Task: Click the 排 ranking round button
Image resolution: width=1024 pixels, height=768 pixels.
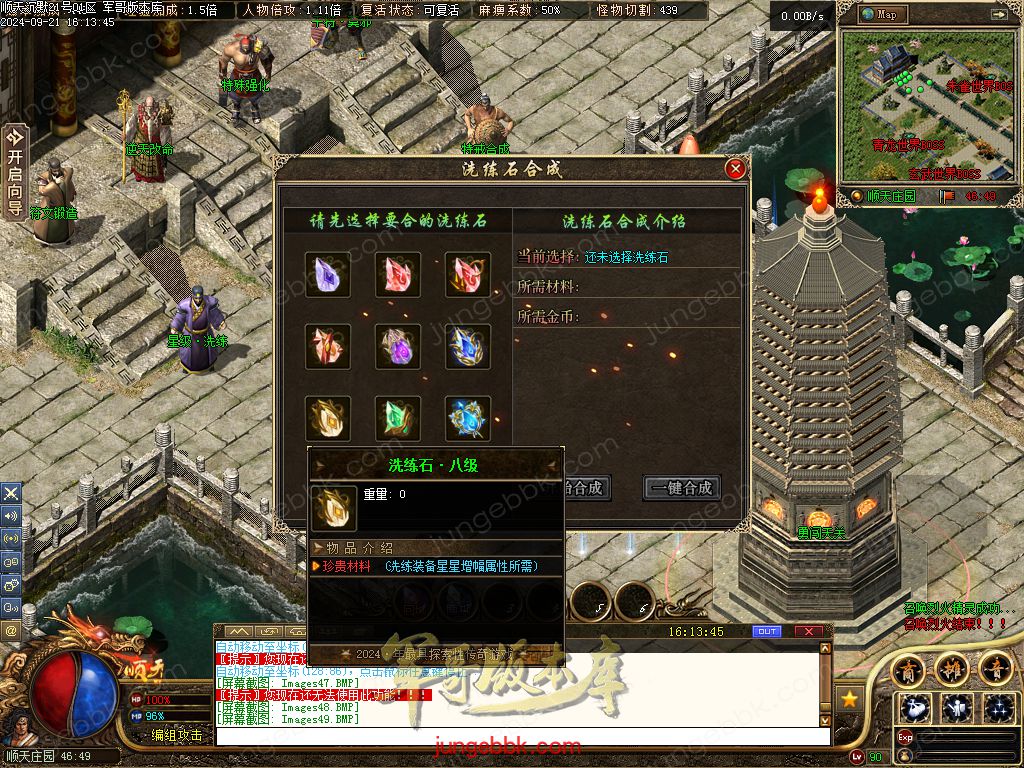Action: click(952, 668)
